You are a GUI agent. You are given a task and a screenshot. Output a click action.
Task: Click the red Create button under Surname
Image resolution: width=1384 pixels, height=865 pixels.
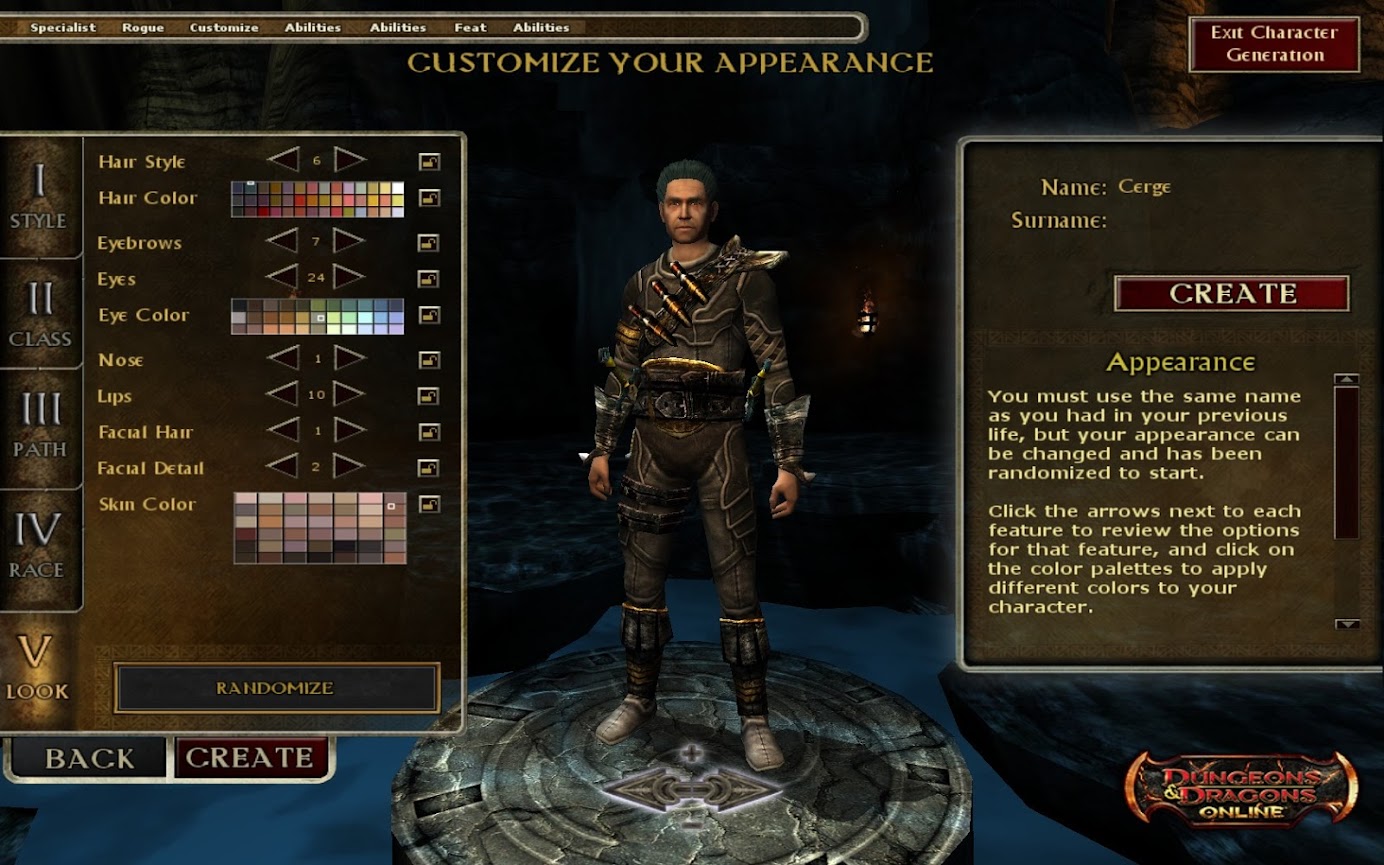(1231, 293)
